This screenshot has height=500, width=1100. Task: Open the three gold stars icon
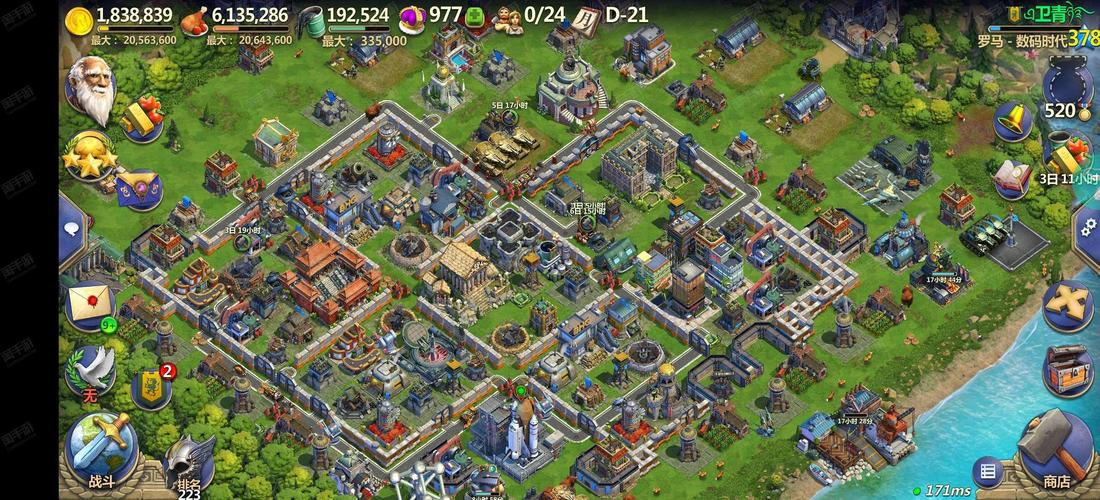[89, 156]
